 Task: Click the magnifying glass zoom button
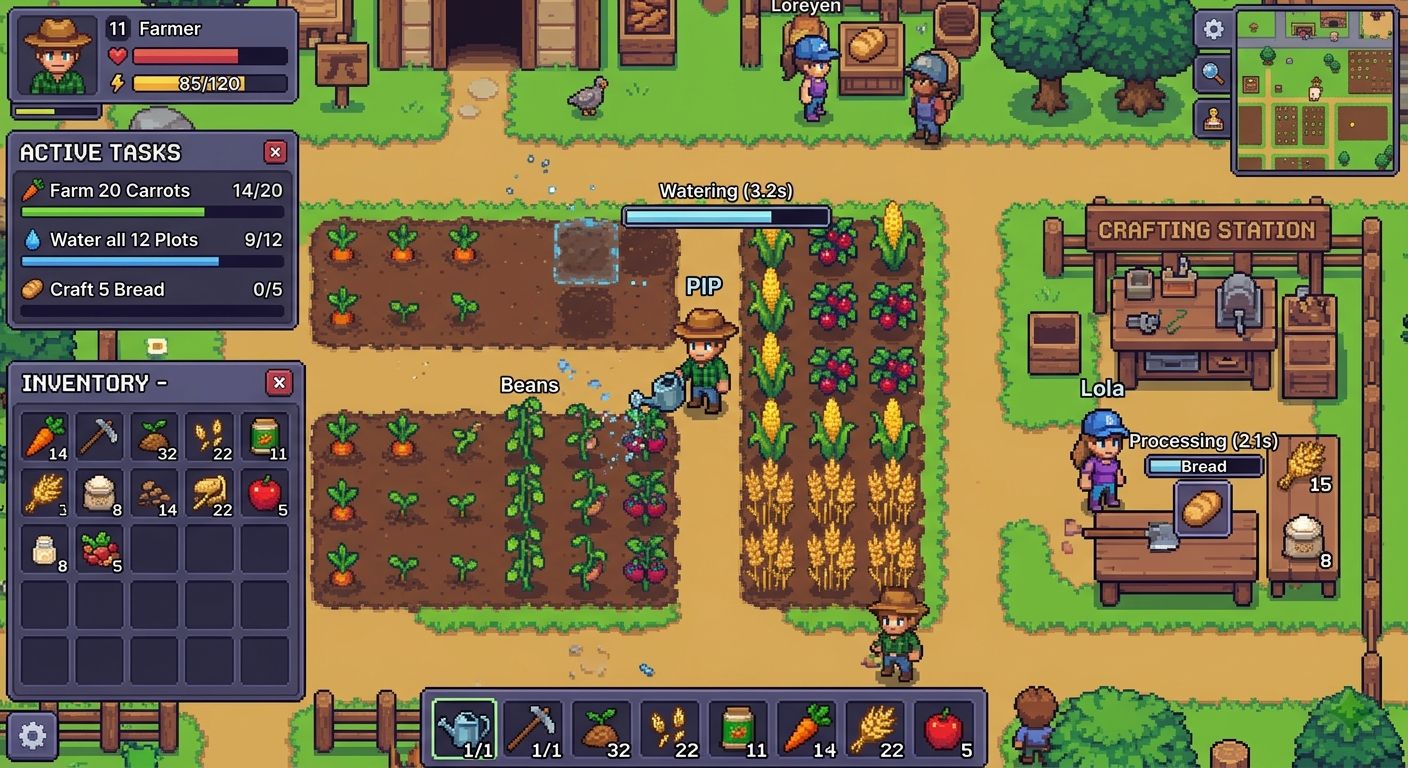1213,73
